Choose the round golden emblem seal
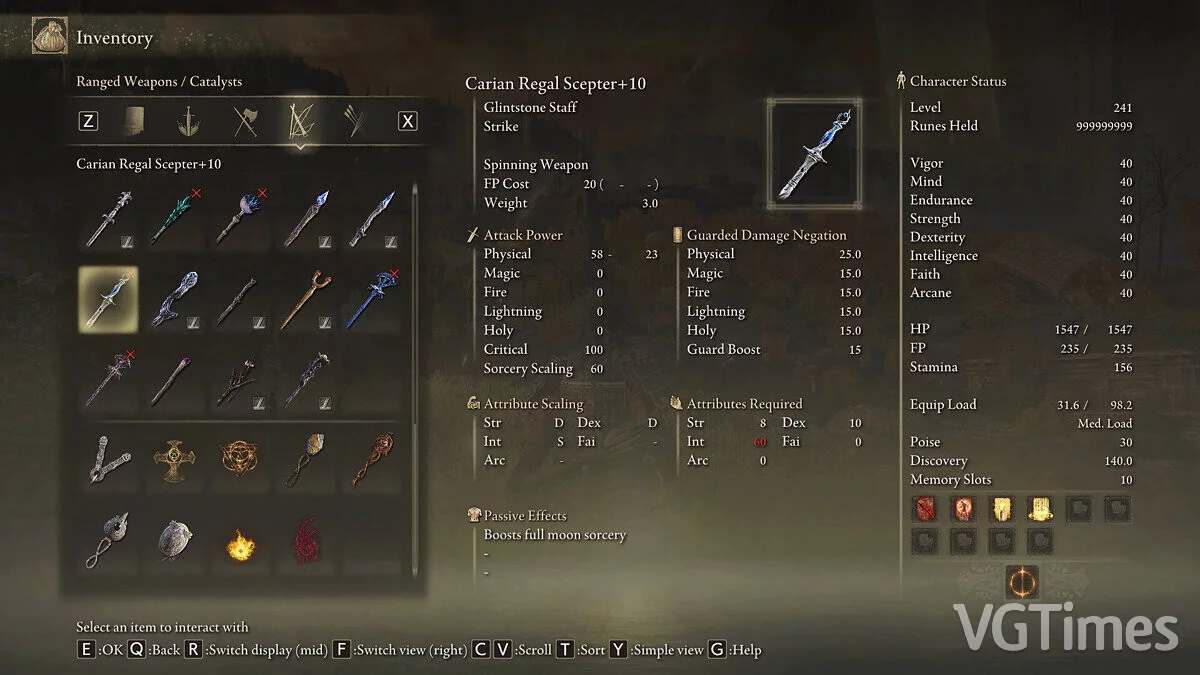The height and width of the screenshot is (675, 1200). click(x=240, y=462)
